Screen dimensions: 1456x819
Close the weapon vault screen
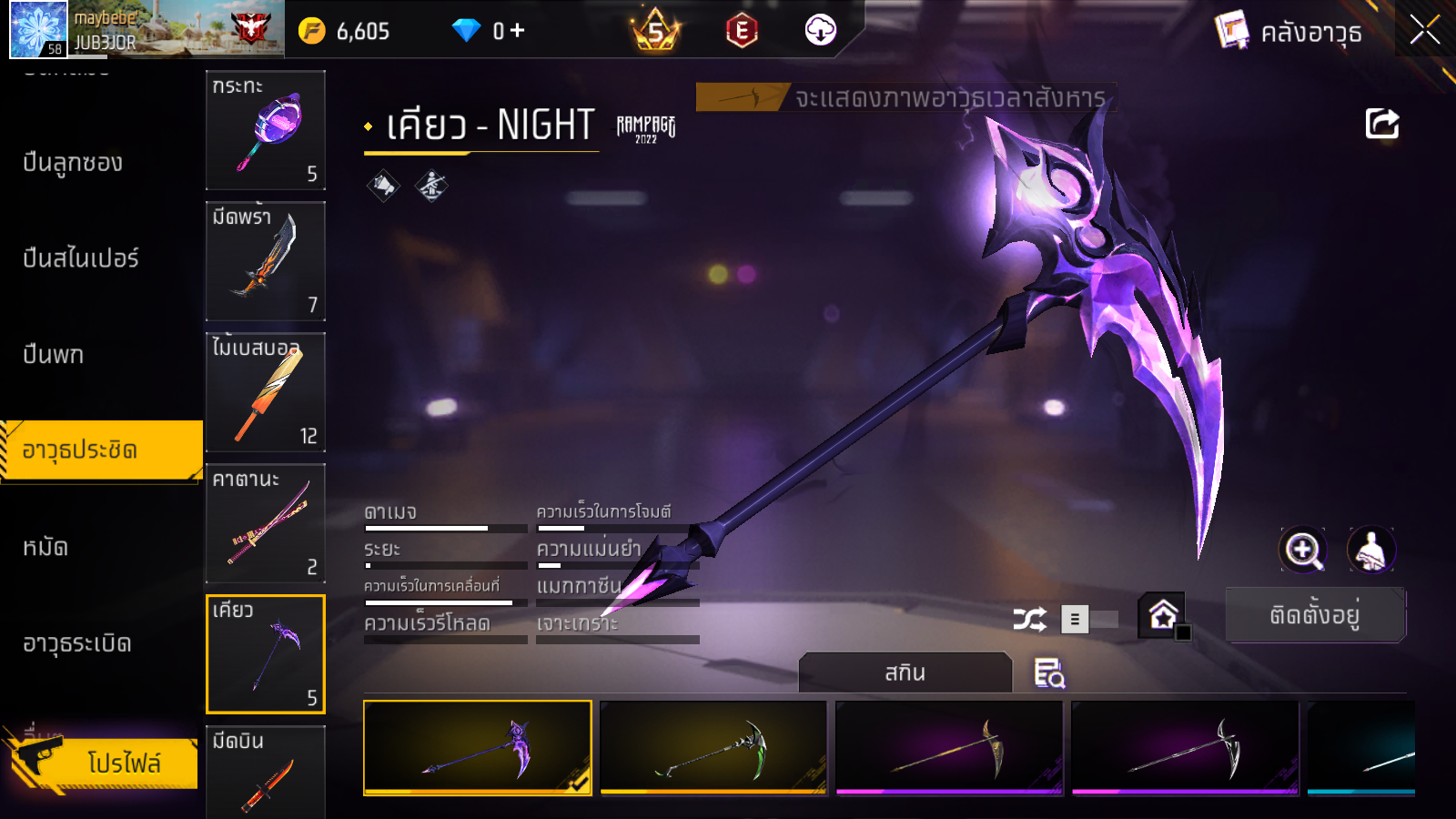(1424, 31)
